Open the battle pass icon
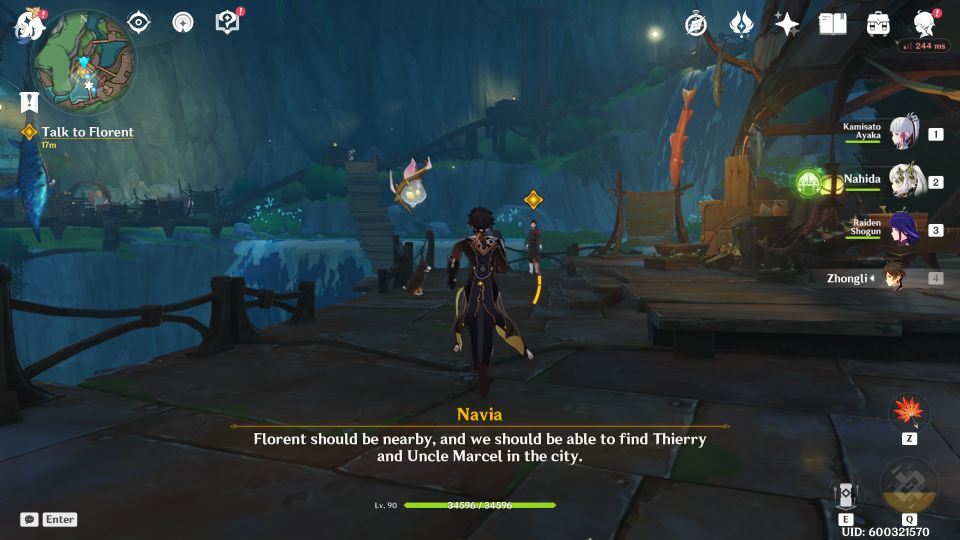The width and height of the screenshot is (960, 540). pos(741,24)
